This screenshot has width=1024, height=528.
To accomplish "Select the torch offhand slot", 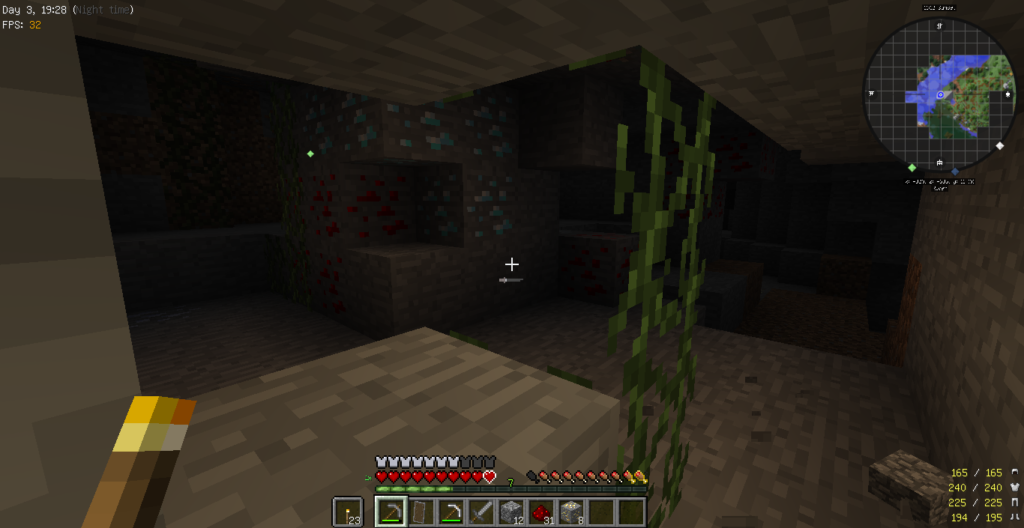I will pos(348,512).
